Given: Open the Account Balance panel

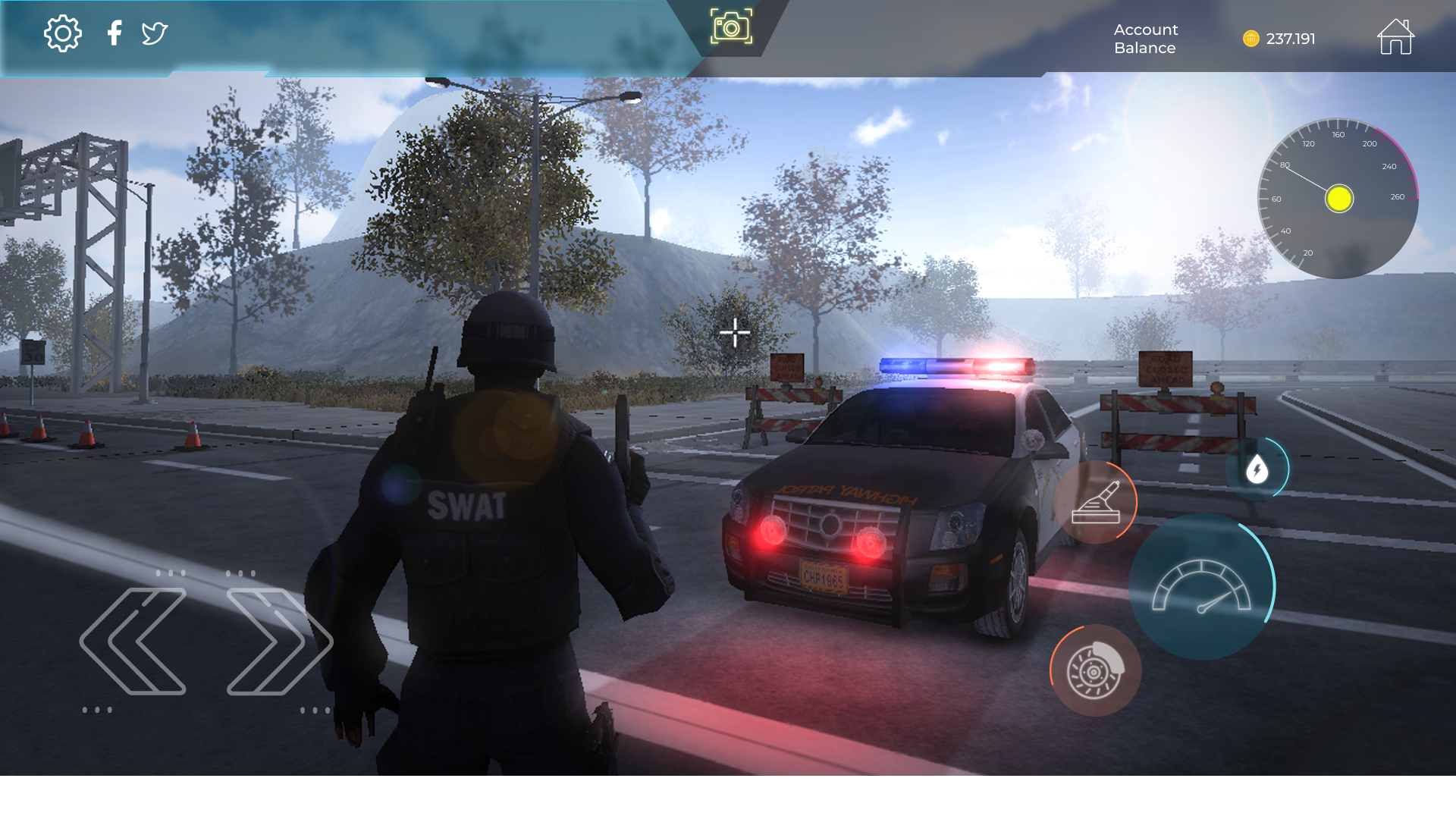Looking at the screenshot, I should [x=1144, y=39].
